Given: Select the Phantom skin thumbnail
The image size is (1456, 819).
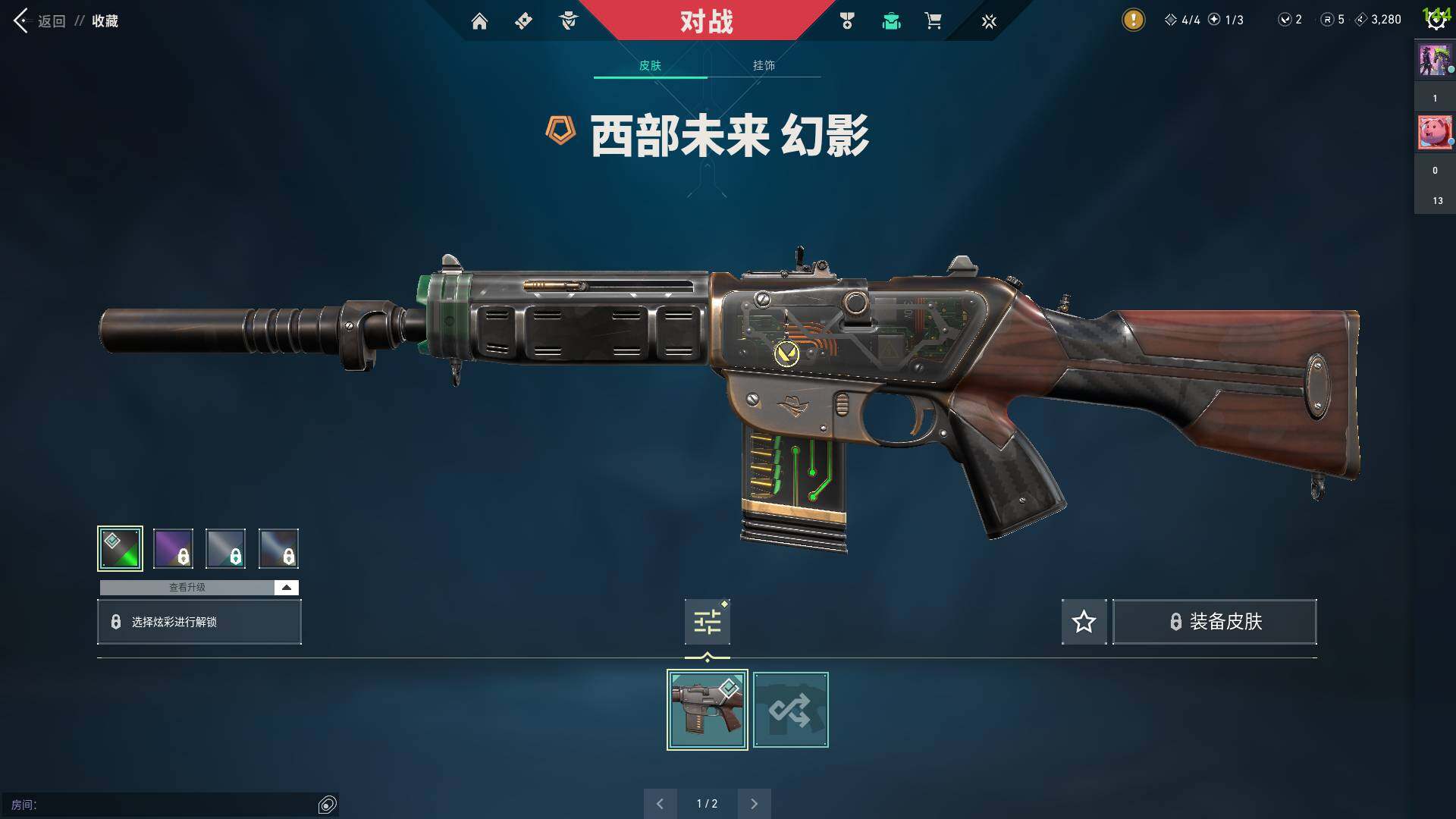Looking at the screenshot, I should point(707,710).
